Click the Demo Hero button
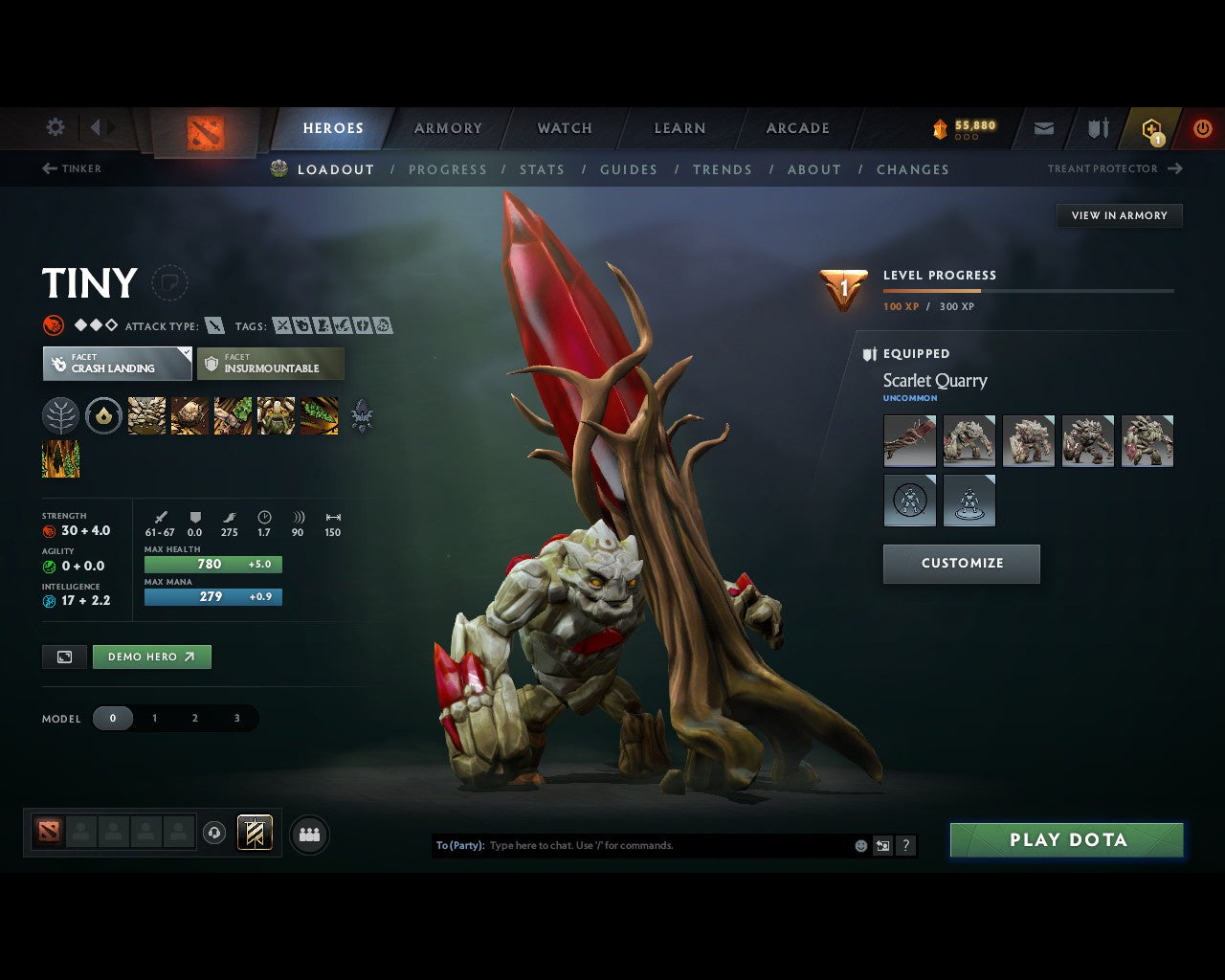The height and width of the screenshot is (980, 1225). coord(151,657)
